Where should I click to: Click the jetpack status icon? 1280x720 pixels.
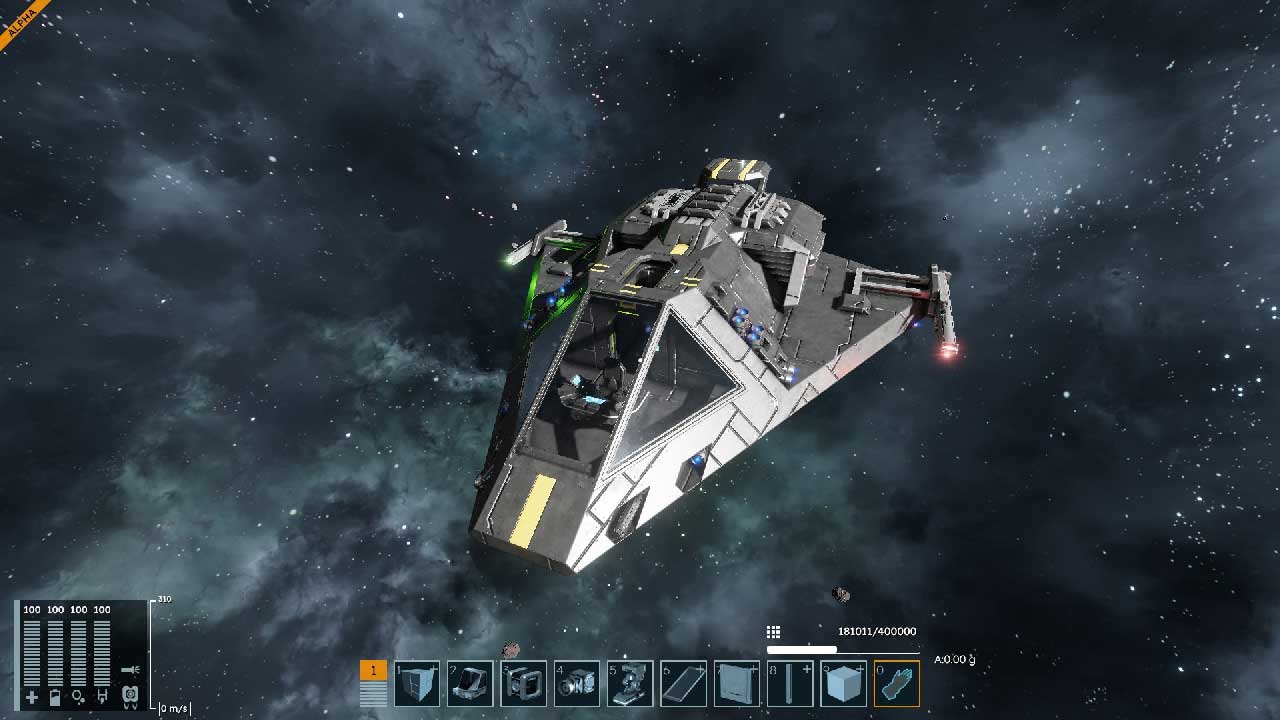point(129,695)
